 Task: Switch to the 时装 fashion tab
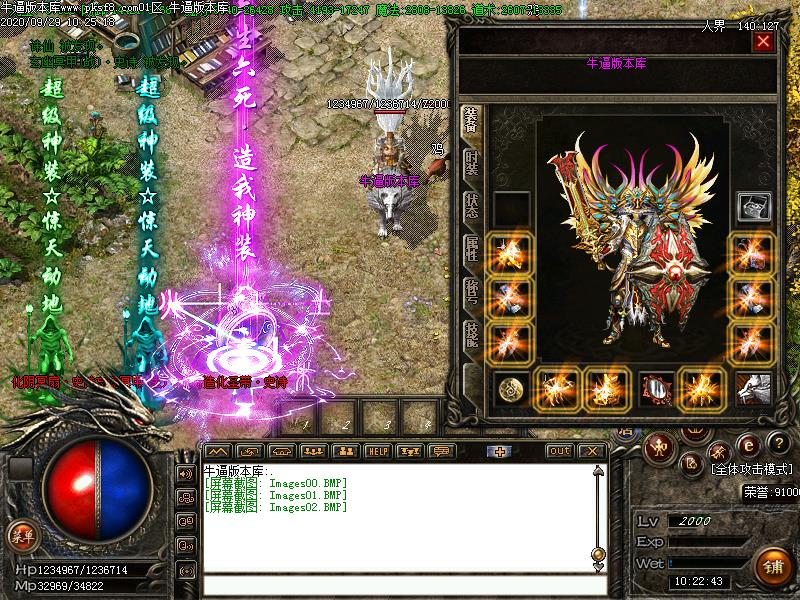(471, 162)
